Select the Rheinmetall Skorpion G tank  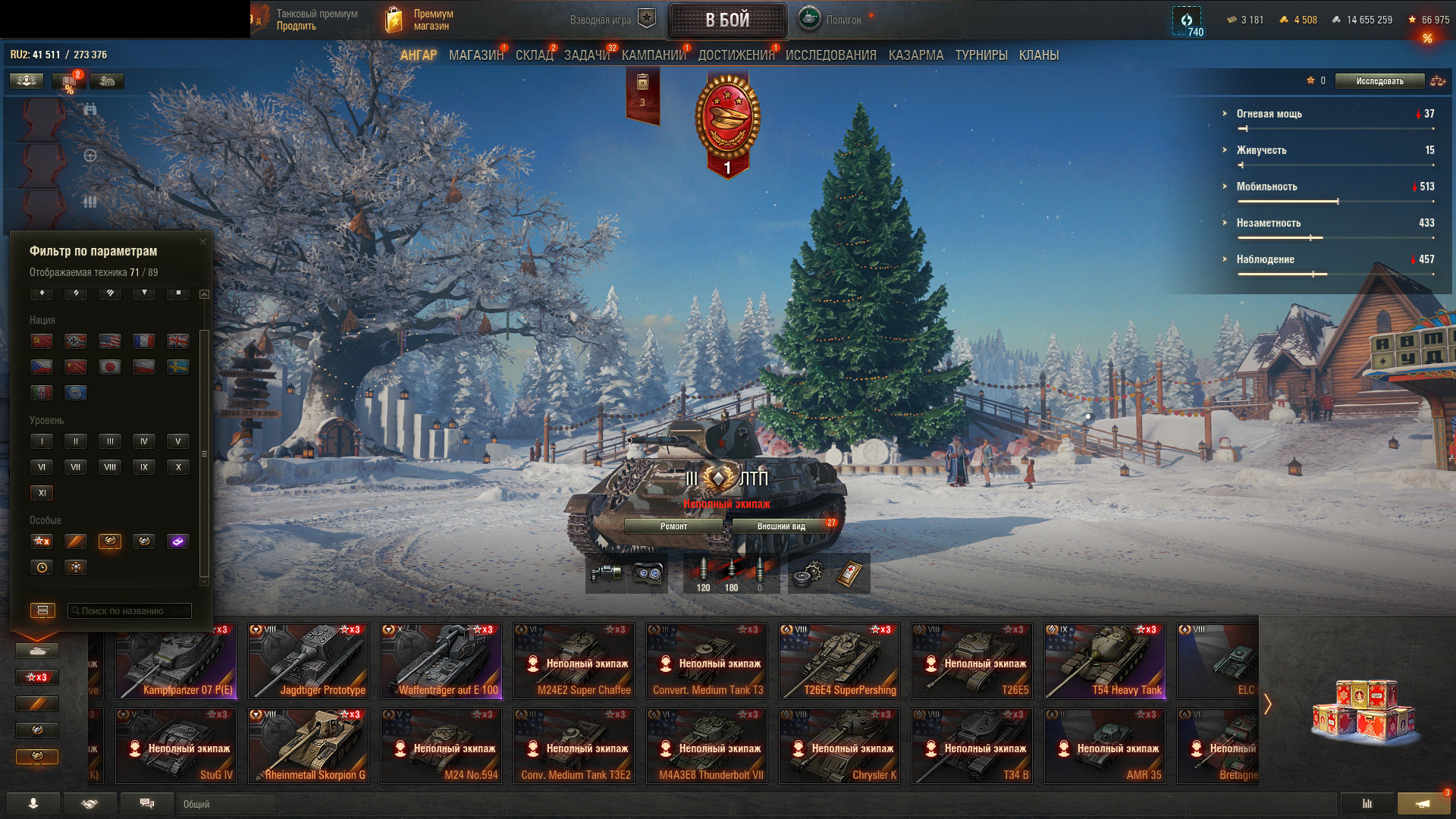pos(309,746)
